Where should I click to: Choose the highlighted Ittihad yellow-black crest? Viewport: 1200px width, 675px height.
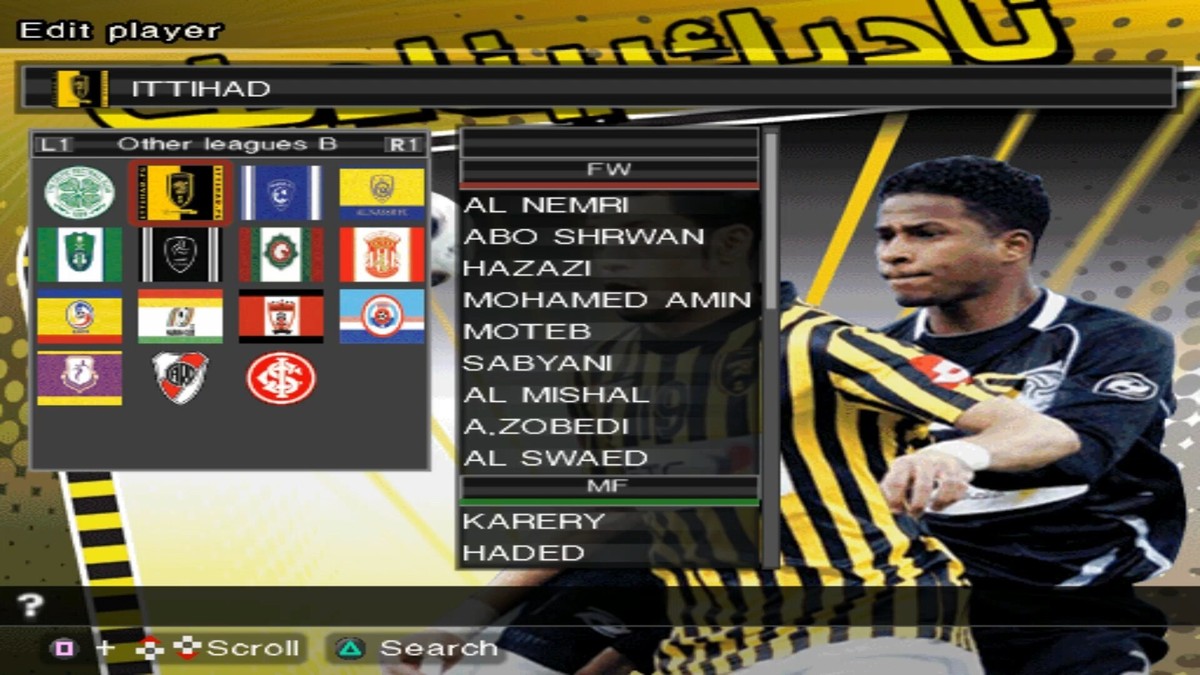coord(181,193)
